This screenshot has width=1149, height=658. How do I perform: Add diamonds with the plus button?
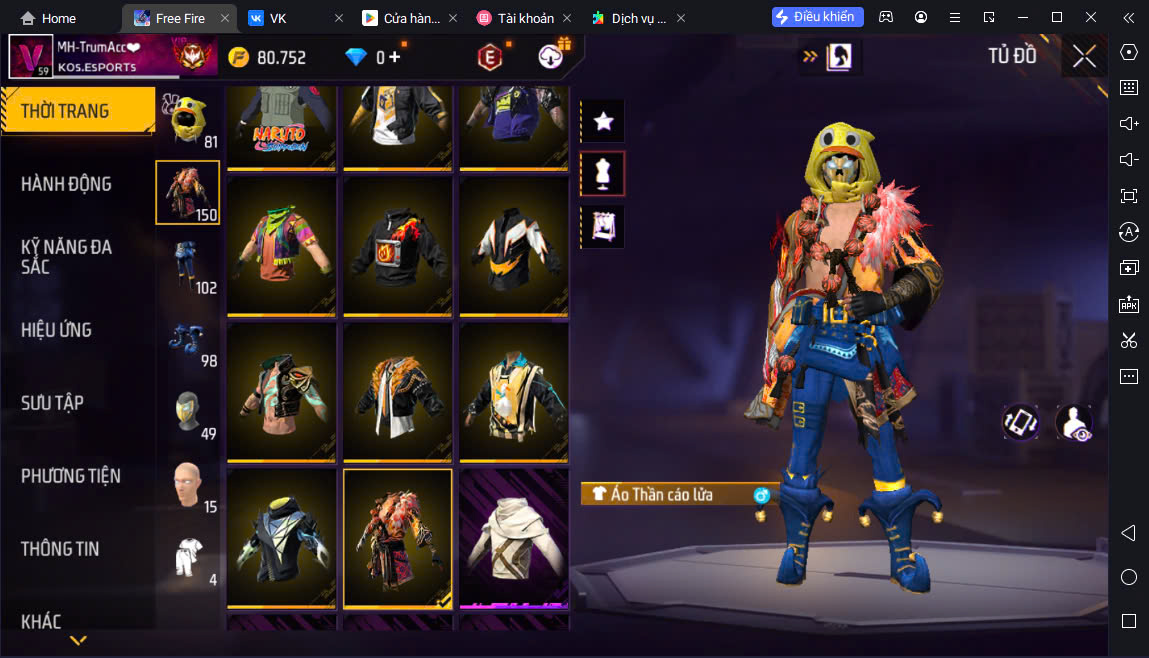click(395, 57)
